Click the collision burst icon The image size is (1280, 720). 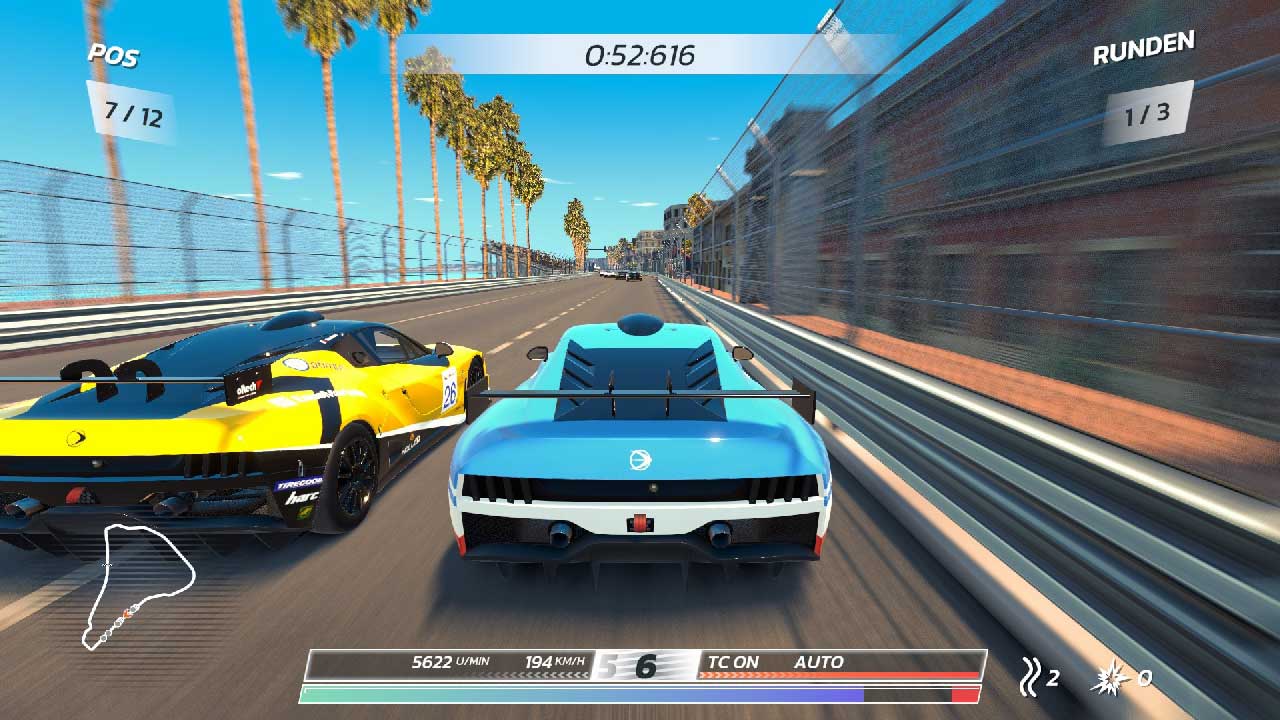tap(1113, 677)
